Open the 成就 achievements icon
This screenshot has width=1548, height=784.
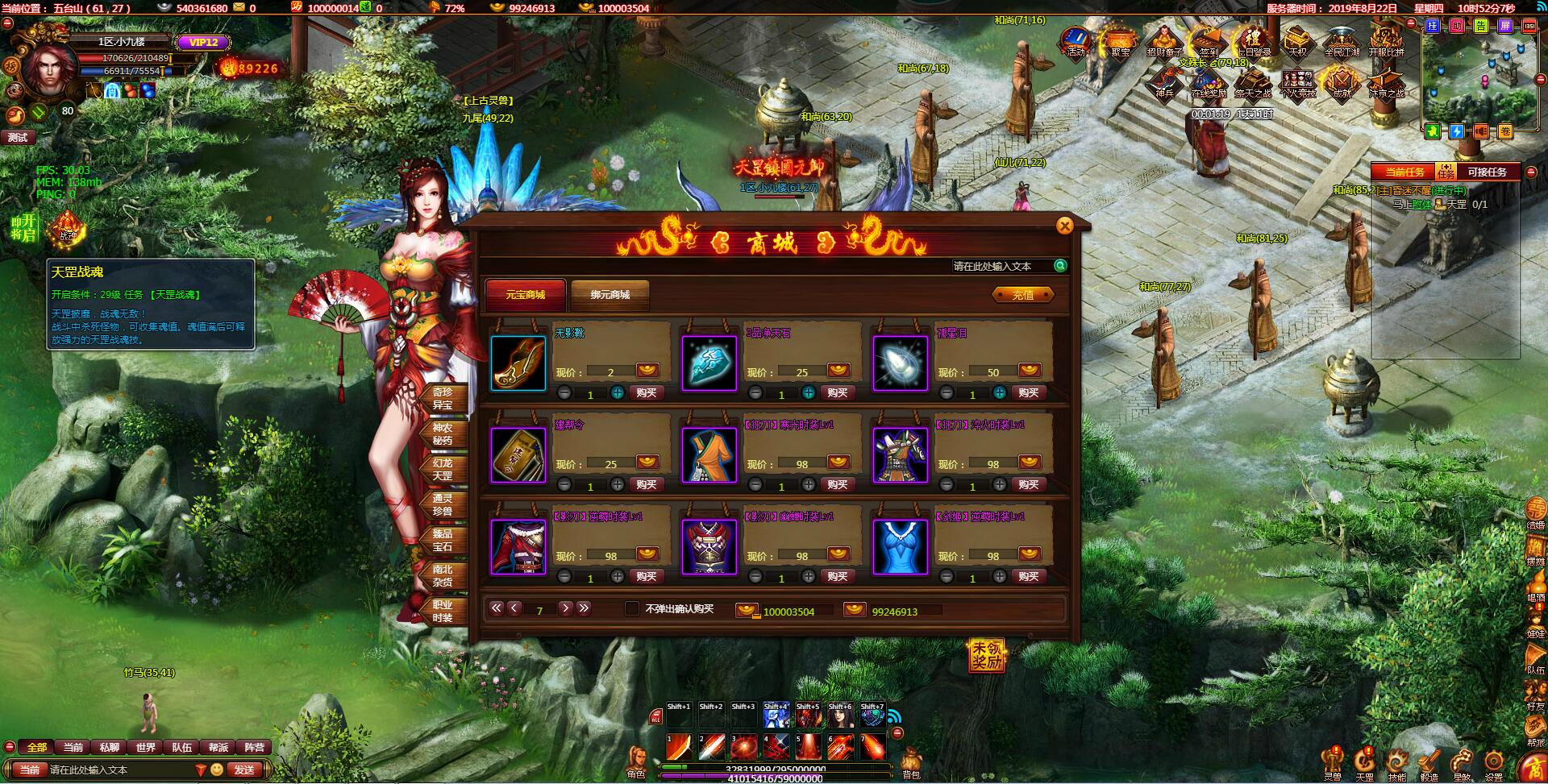click(x=1343, y=82)
